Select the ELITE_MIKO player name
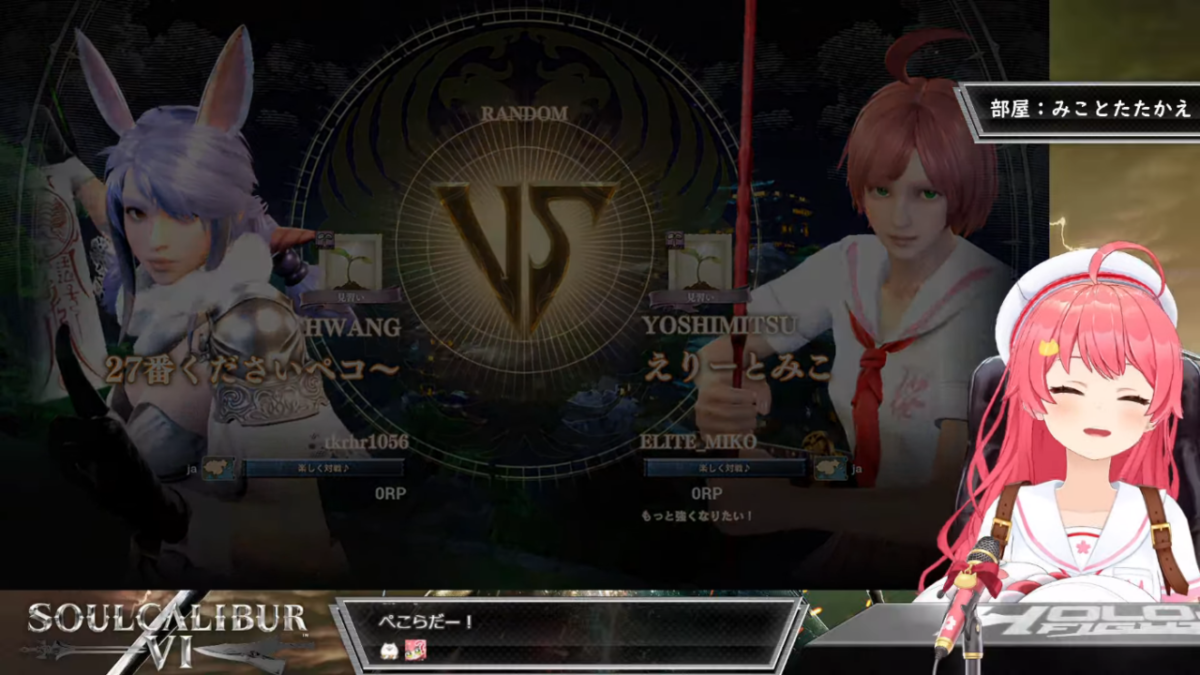1200x675 pixels. coord(699,442)
